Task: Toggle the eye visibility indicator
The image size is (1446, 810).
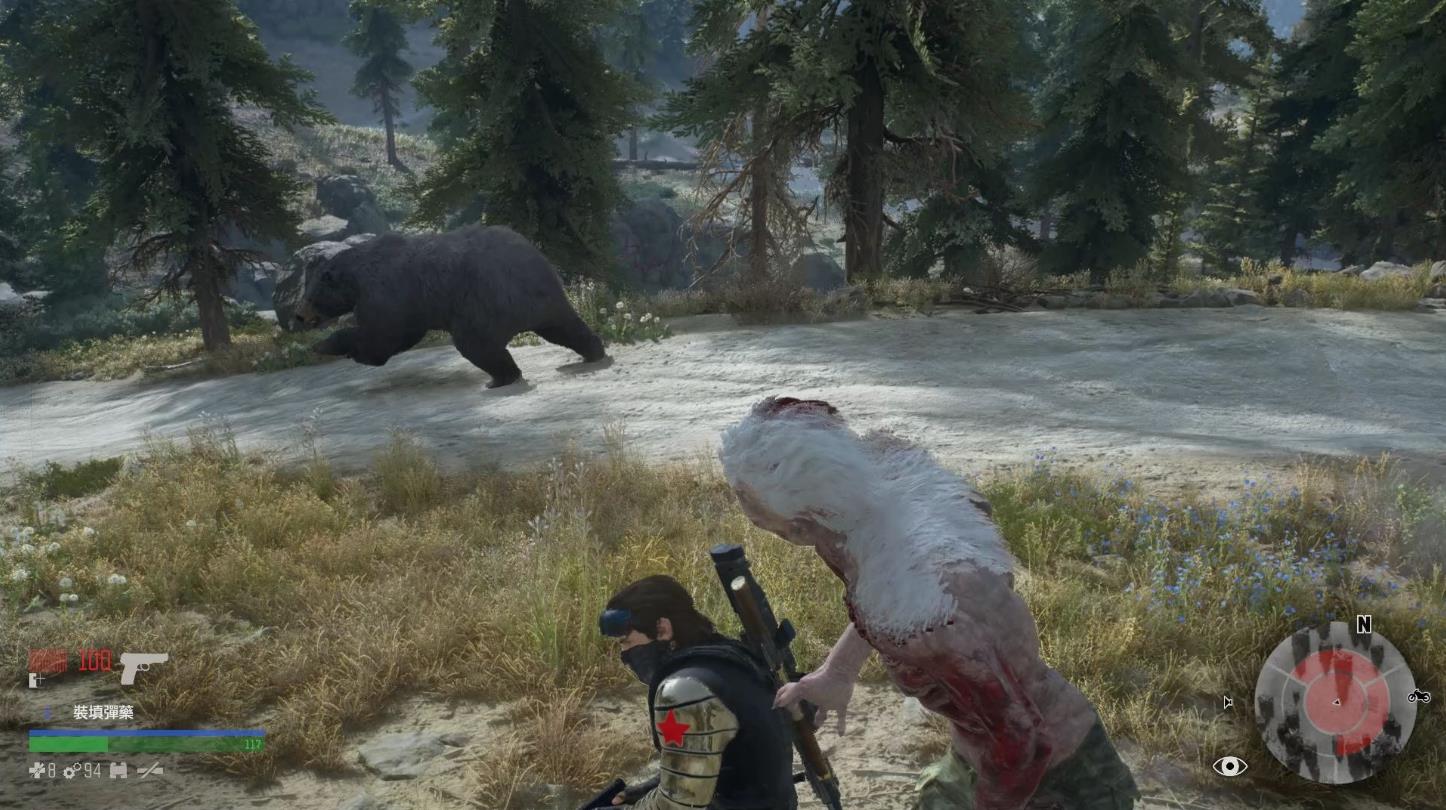Action: tap(1230, 766)
